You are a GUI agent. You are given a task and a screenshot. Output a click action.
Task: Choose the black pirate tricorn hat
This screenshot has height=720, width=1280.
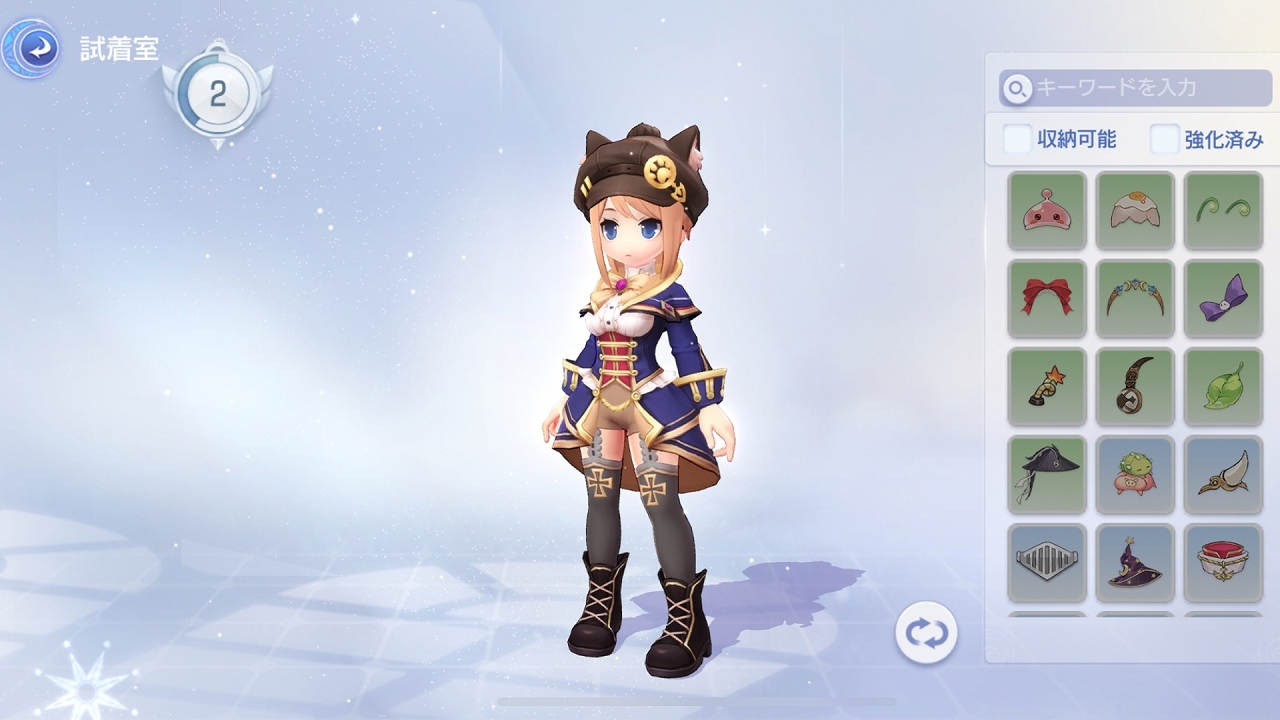tap(1047, 474)
